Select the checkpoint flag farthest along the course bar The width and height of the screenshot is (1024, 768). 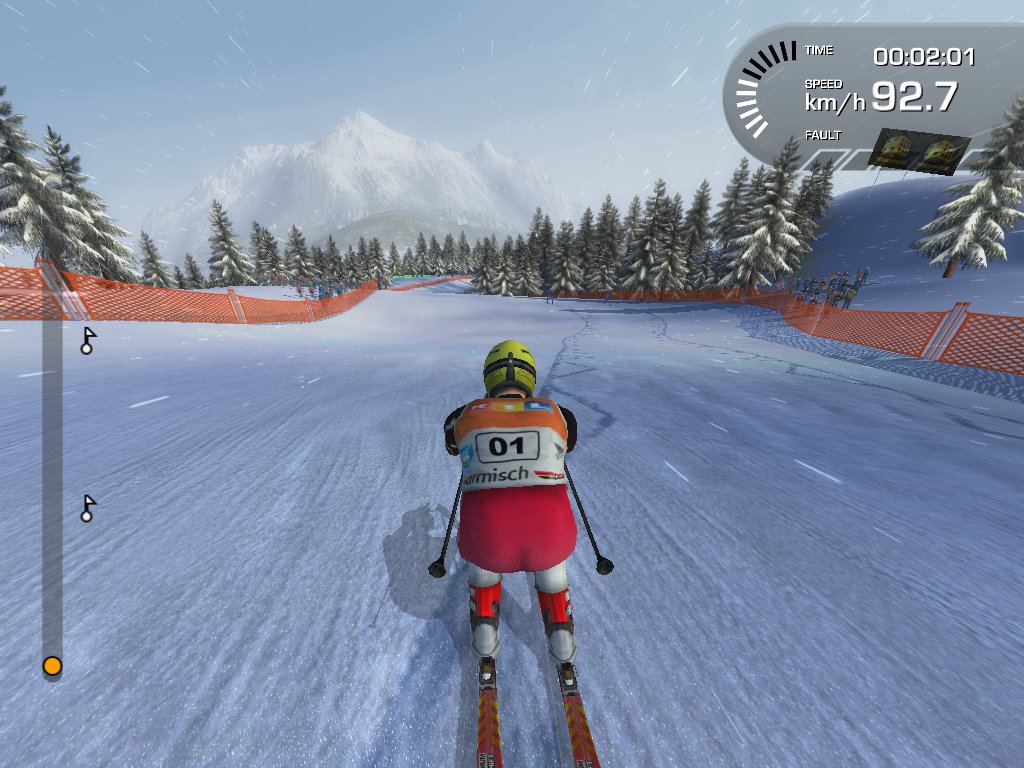point(88,340)
